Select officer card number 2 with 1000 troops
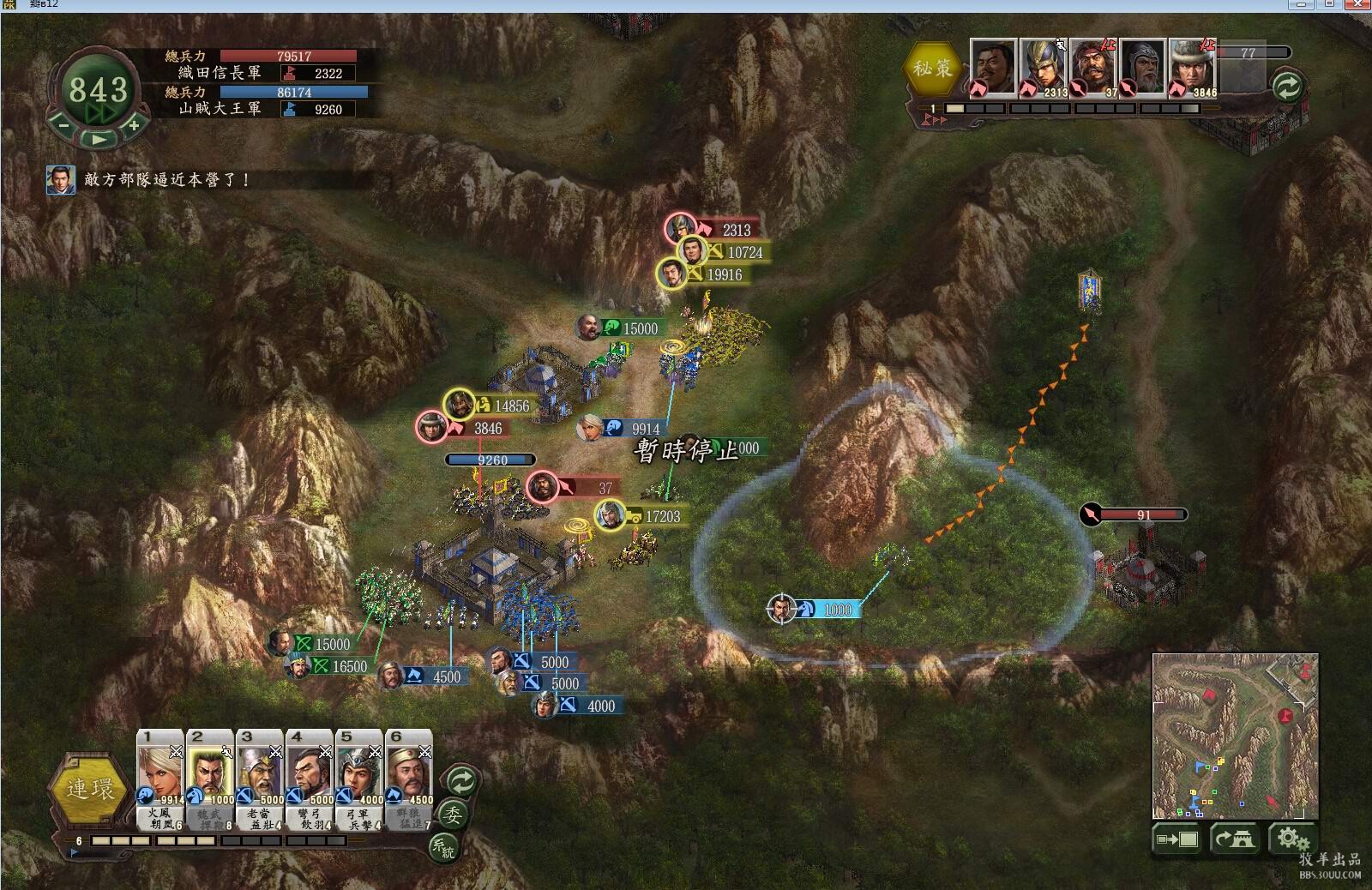Screen dimensions: 1372x890 coord(210,776)
